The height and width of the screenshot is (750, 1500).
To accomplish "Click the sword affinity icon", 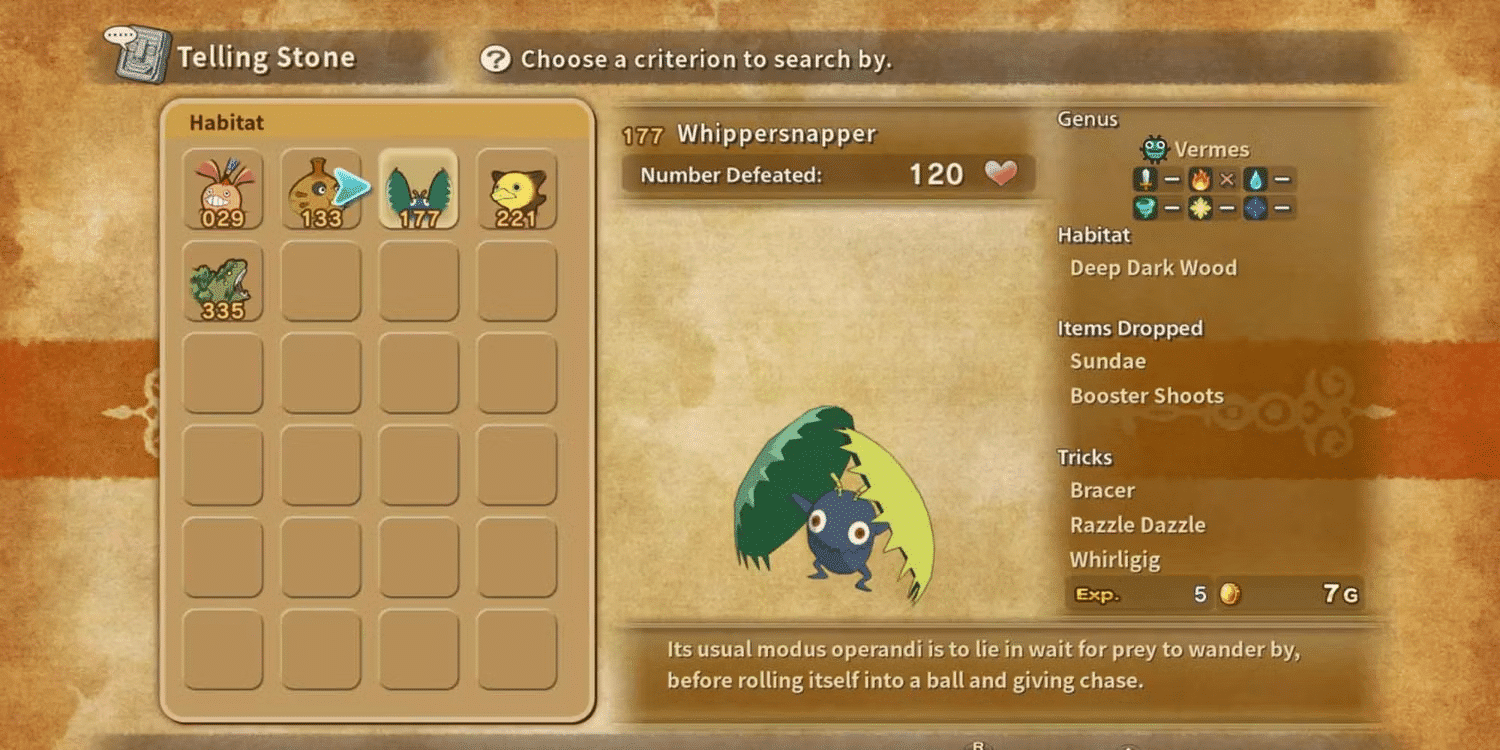I will coord(1146,180).
